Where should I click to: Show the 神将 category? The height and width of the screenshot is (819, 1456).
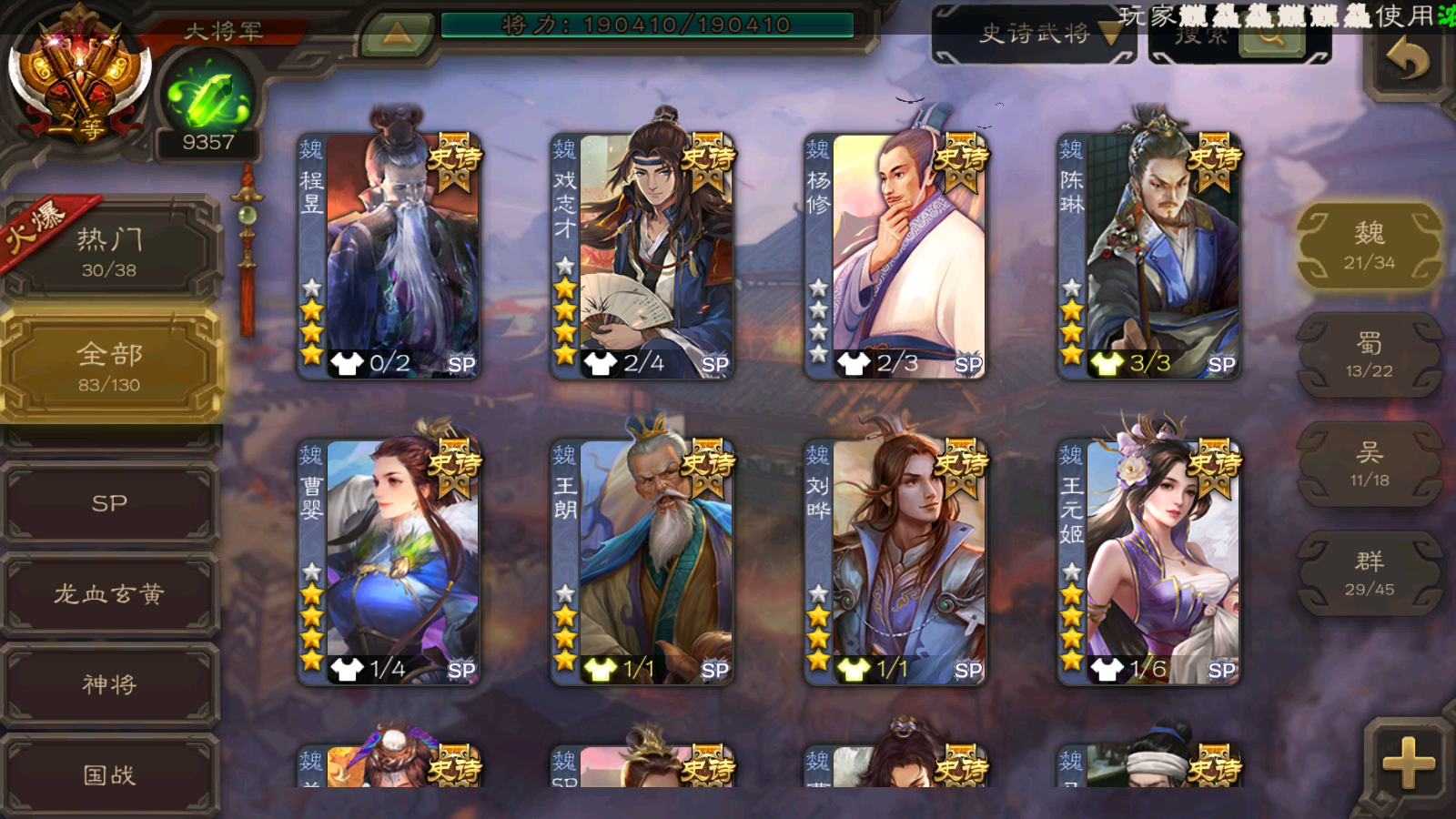(109, 684)
